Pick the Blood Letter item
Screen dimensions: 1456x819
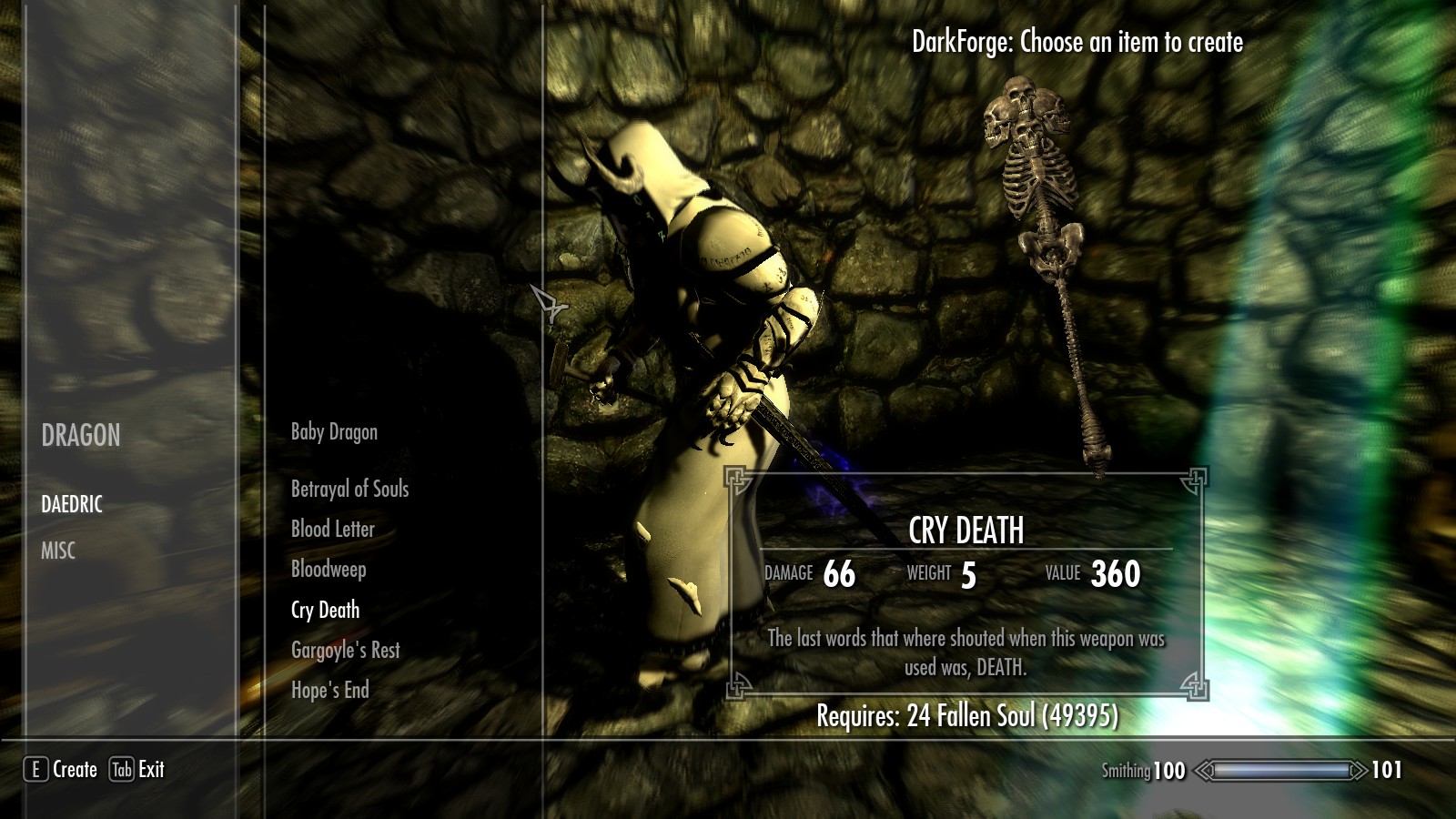(x=332, y=530)
